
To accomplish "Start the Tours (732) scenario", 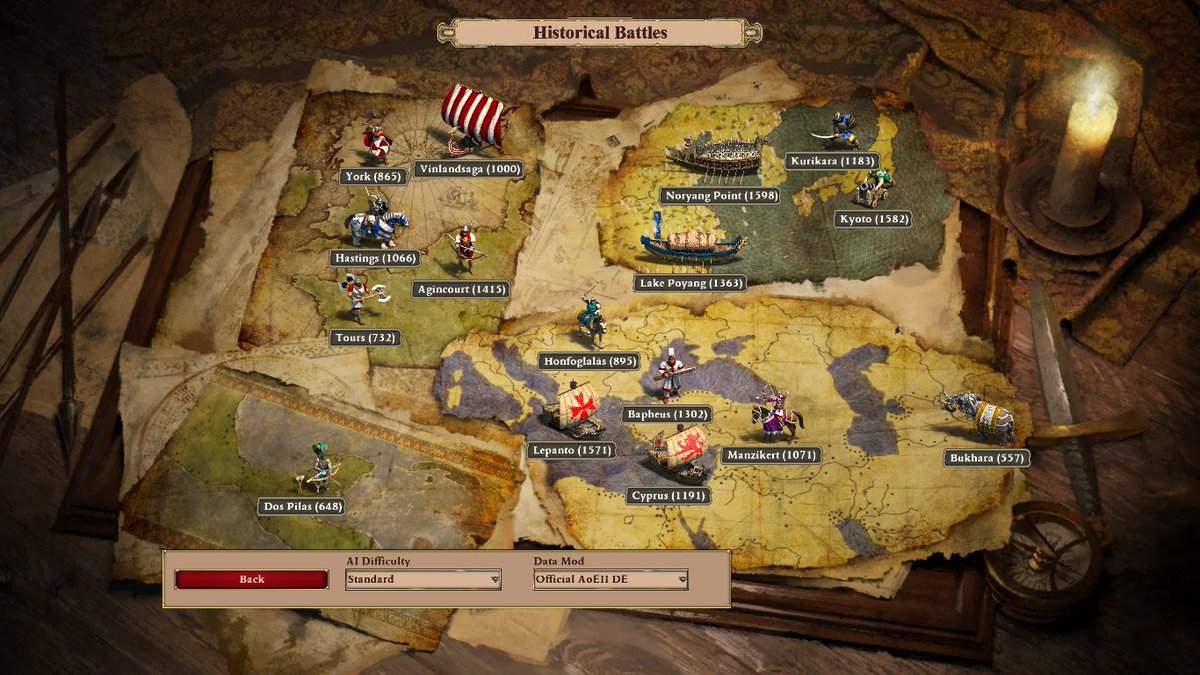I will click(x=365, y=338).
